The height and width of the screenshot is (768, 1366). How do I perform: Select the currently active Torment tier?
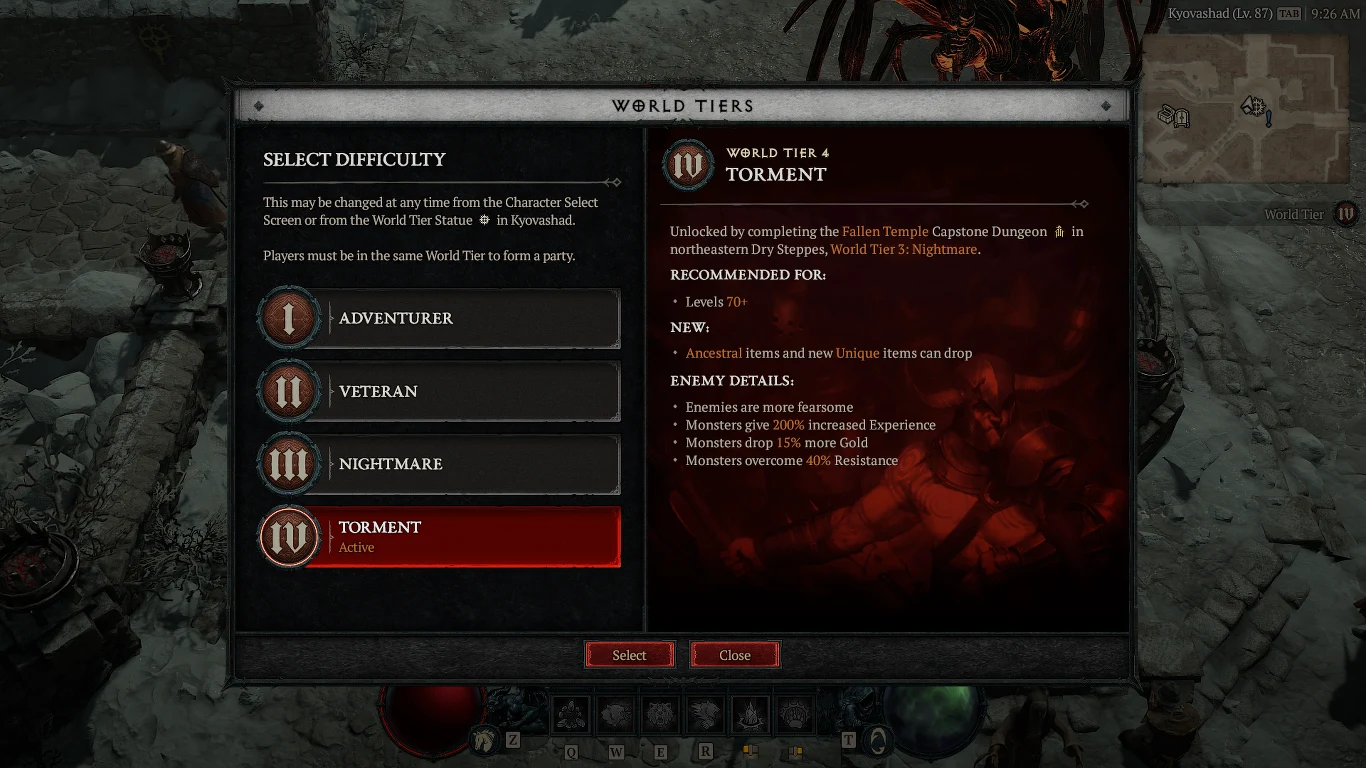[x=438, y=537]
